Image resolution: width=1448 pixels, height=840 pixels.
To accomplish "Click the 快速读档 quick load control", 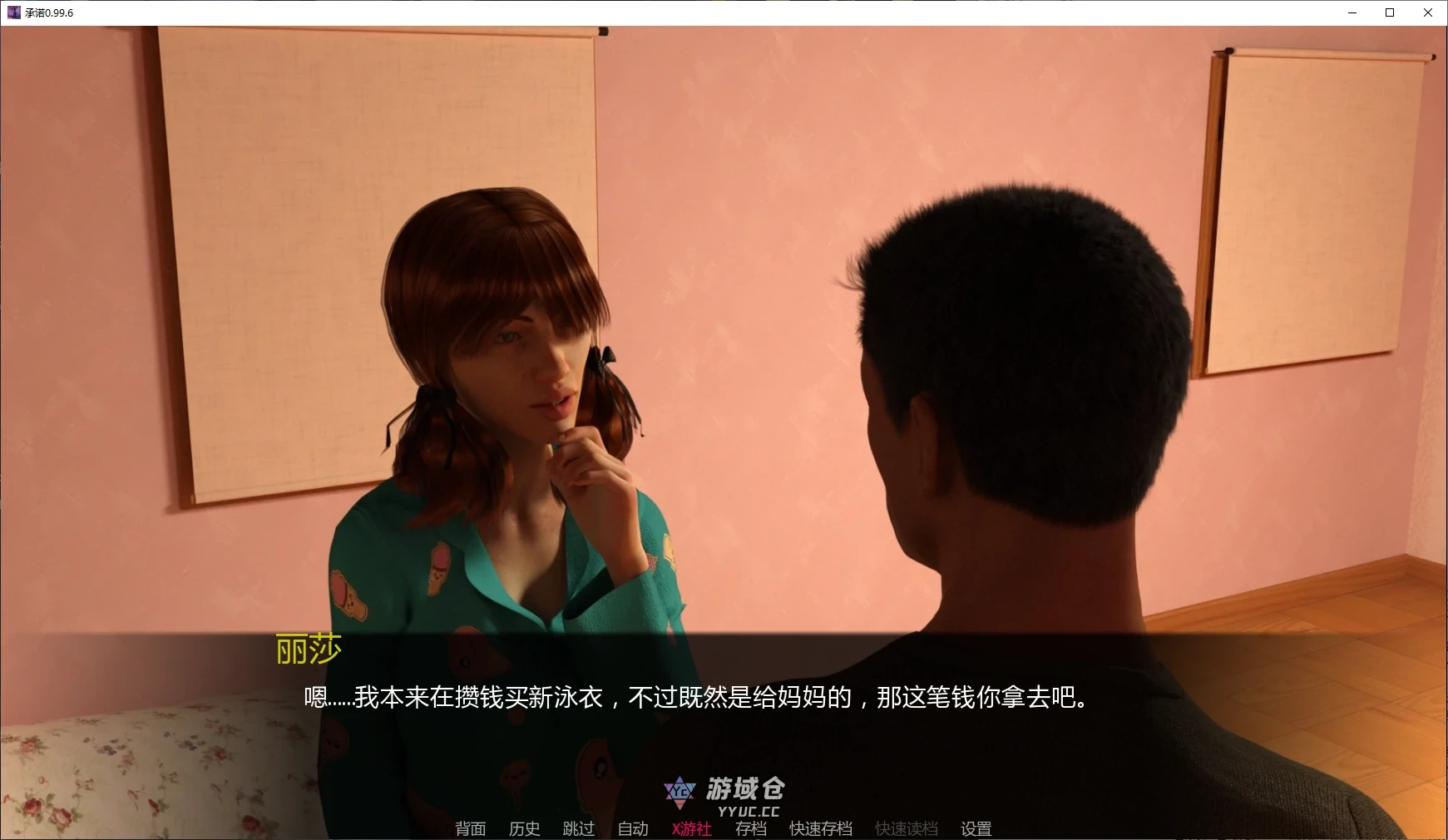I will [906, 828].
